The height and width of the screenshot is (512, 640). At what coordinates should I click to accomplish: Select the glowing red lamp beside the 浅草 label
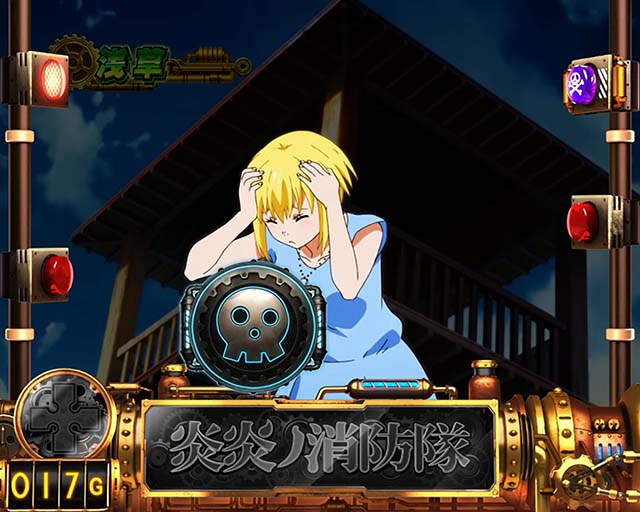(x=53, y=79)
